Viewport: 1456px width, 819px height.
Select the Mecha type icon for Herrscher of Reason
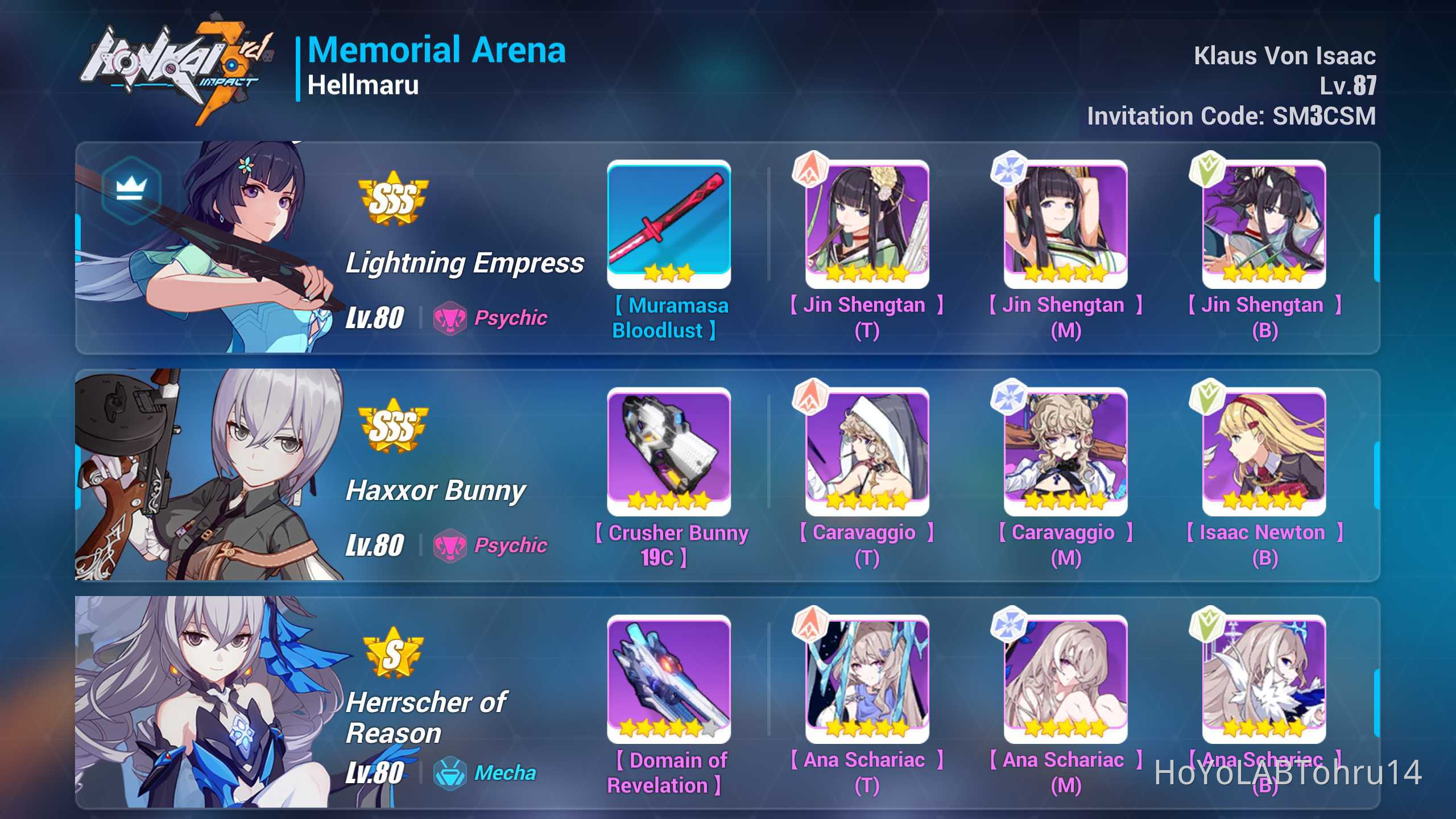(451, 773)
